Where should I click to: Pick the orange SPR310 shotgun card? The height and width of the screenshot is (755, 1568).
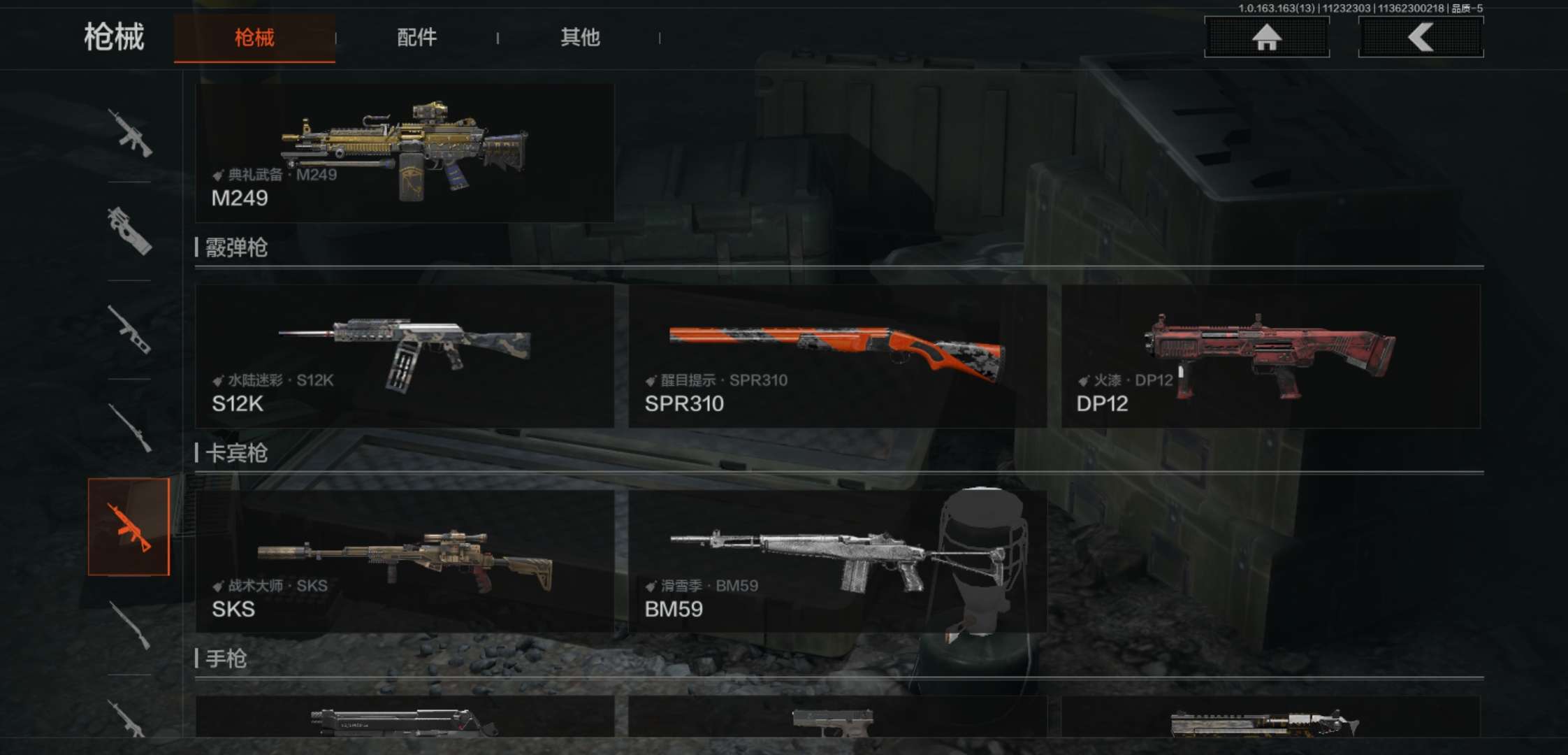837,356
